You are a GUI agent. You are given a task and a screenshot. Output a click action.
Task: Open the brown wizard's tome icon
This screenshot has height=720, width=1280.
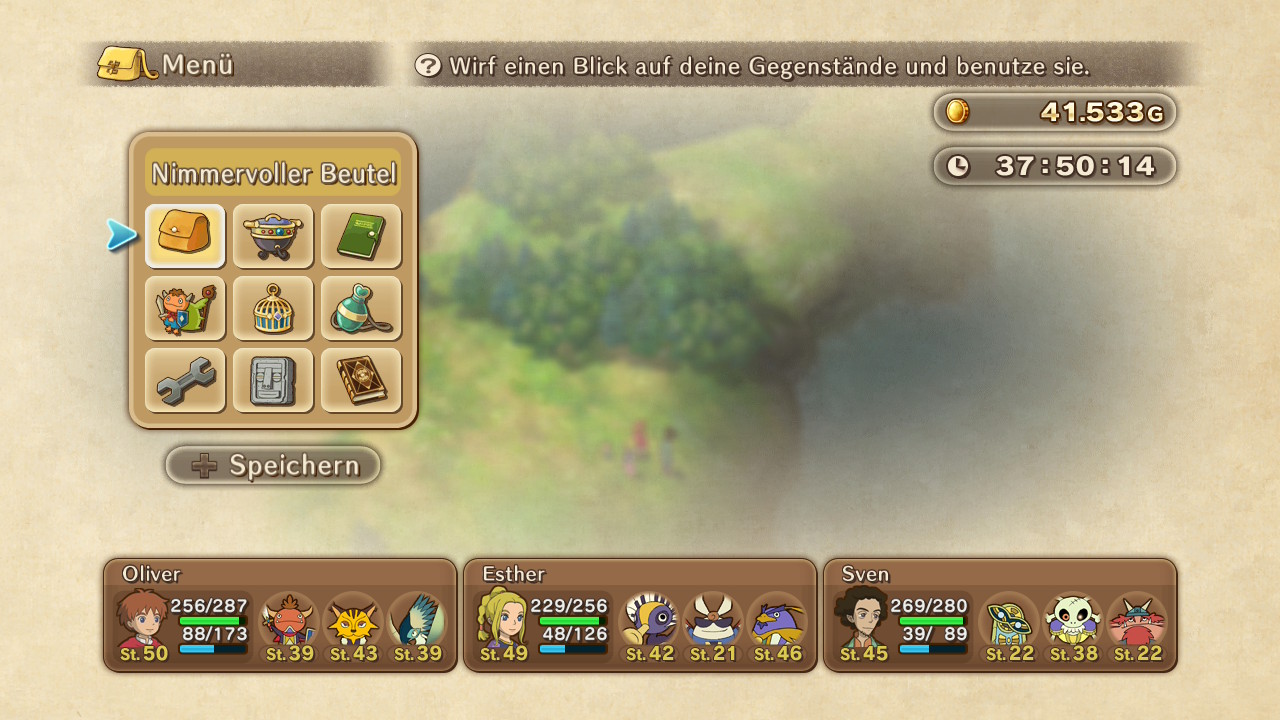click(x=361, y=380)
